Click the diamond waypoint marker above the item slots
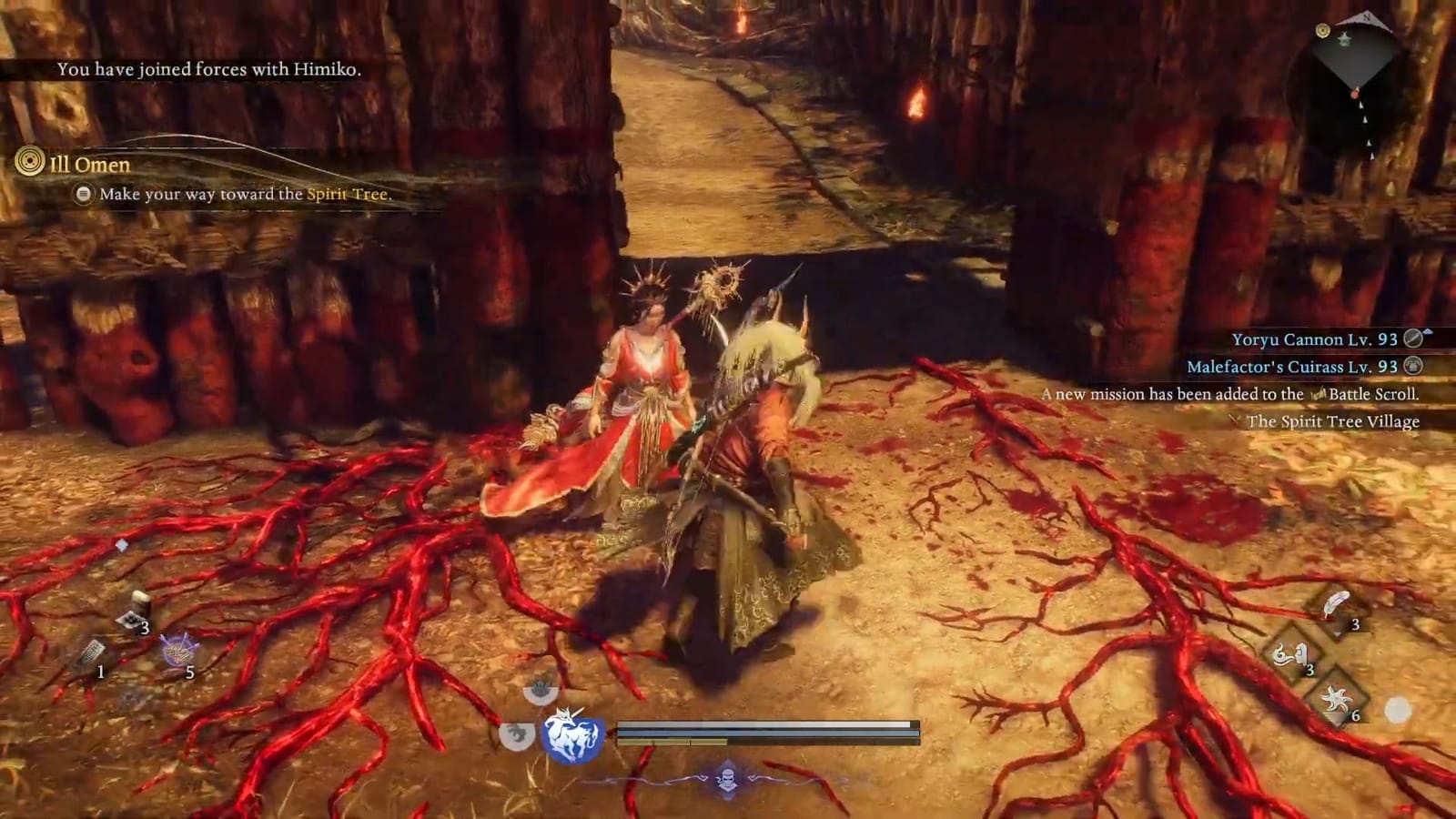Viewport: 1456px width, 819px height. tap(123, 544)
